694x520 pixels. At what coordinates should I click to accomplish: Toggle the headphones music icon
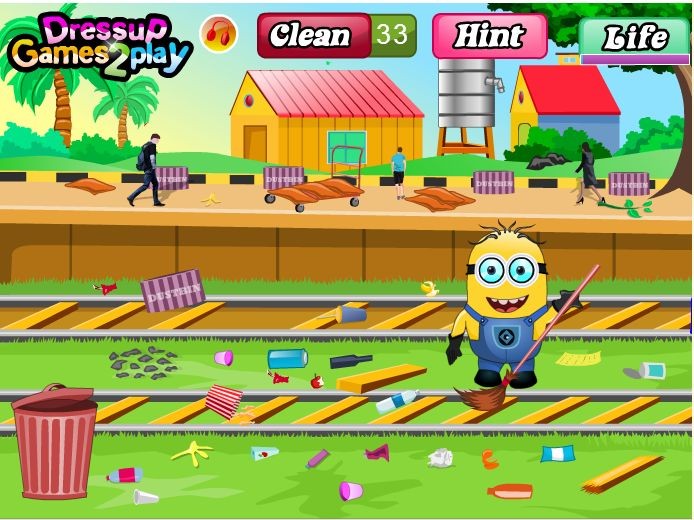(x=218, y=35)
